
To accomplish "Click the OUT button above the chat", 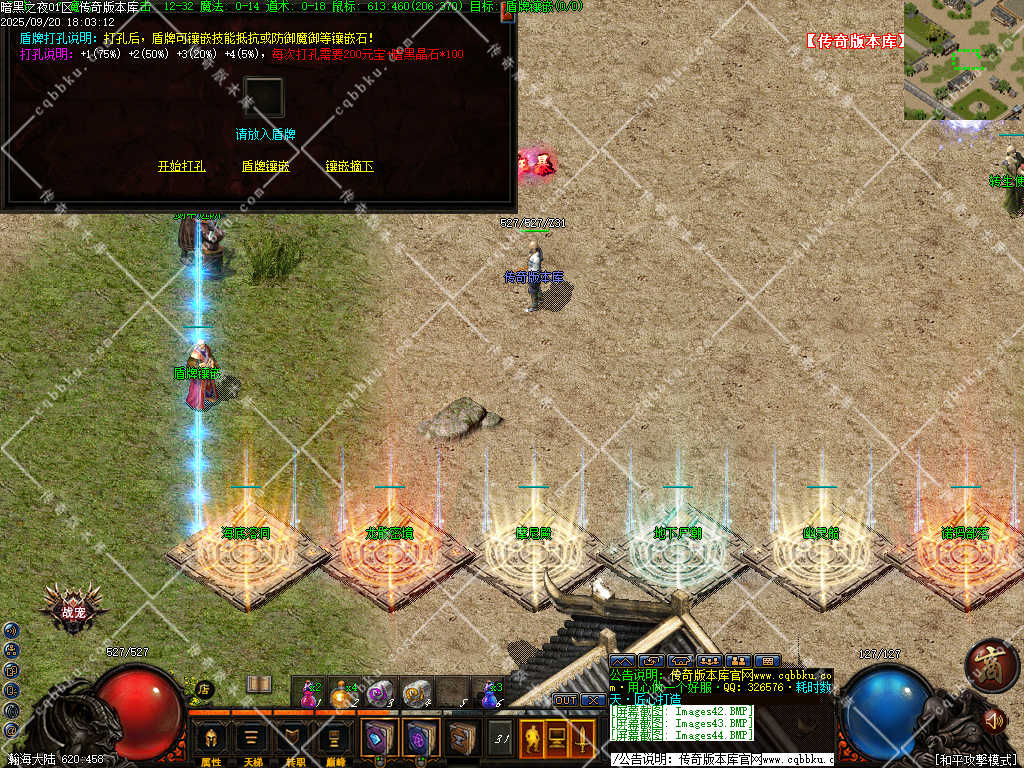I will pos(566,700).
